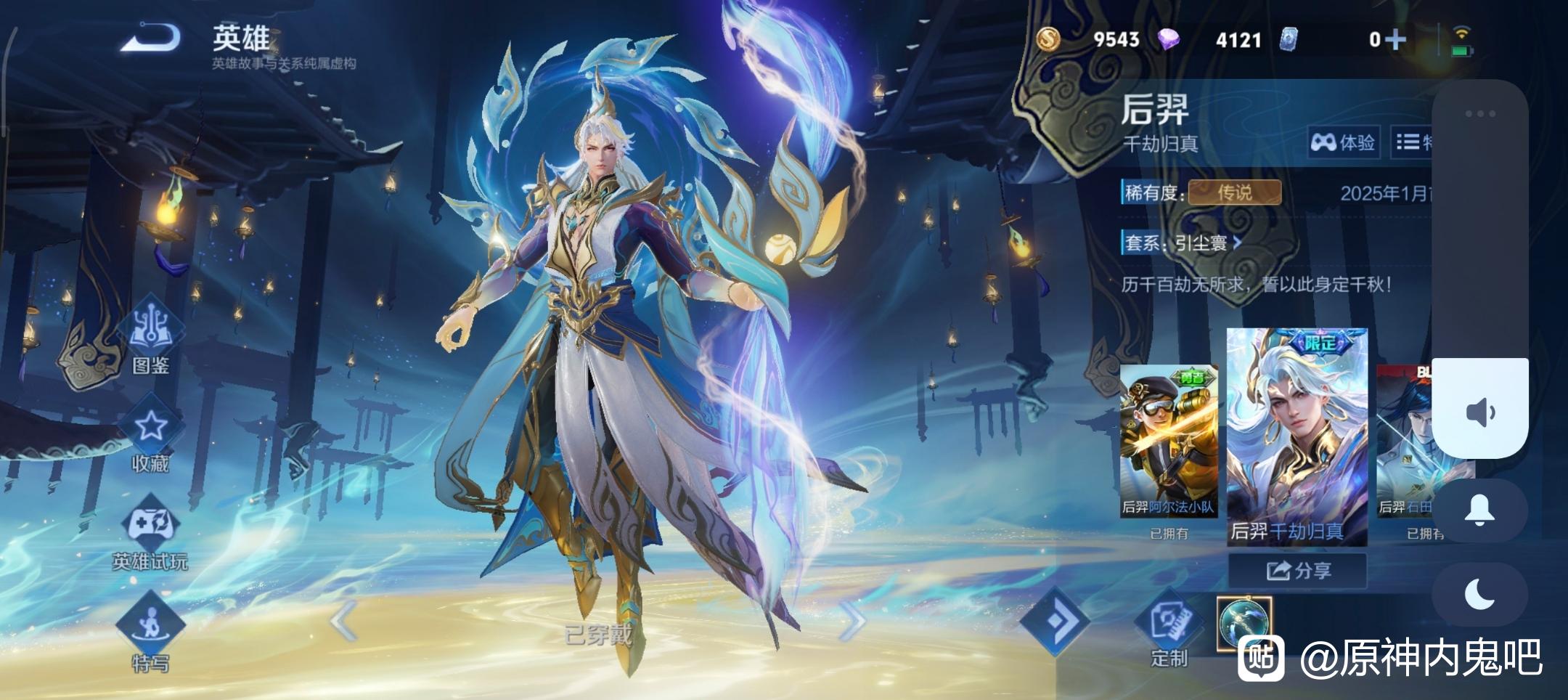Click the purple diamond currency icon

[x=1168, y=39]
